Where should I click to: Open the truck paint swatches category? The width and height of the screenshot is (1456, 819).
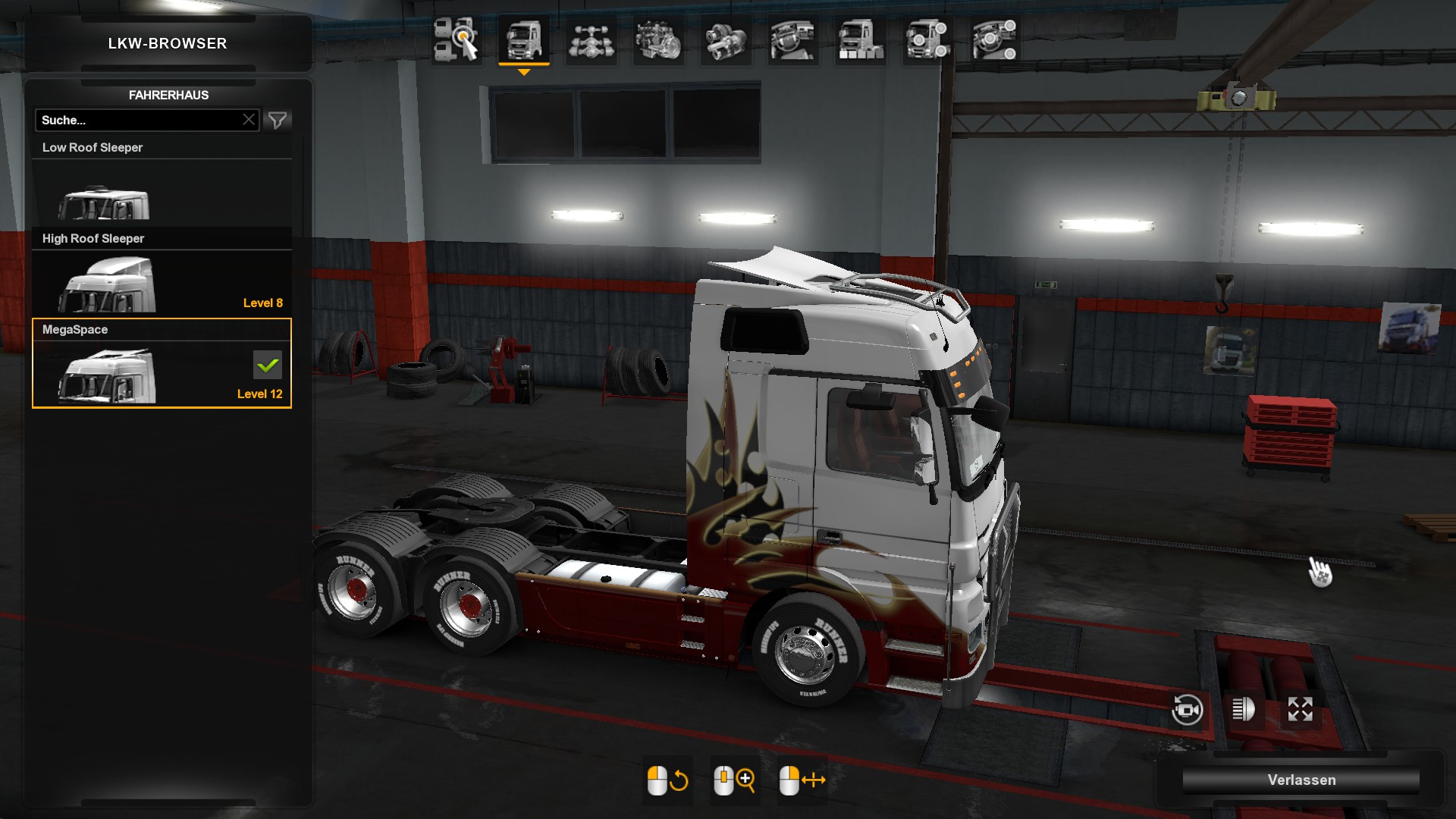(x=860, y=40)
